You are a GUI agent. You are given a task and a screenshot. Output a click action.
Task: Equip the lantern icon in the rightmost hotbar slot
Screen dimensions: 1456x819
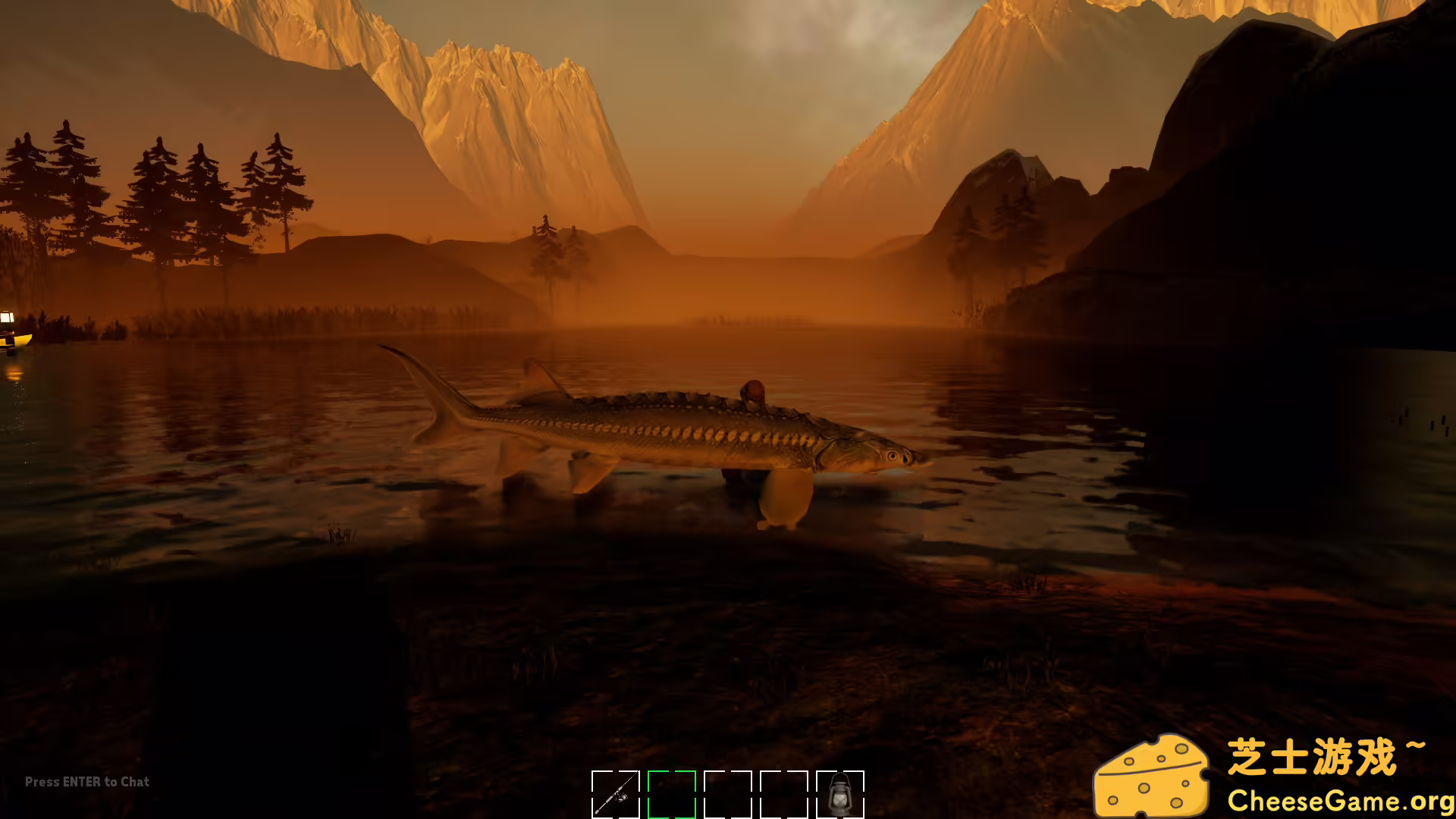840,798
